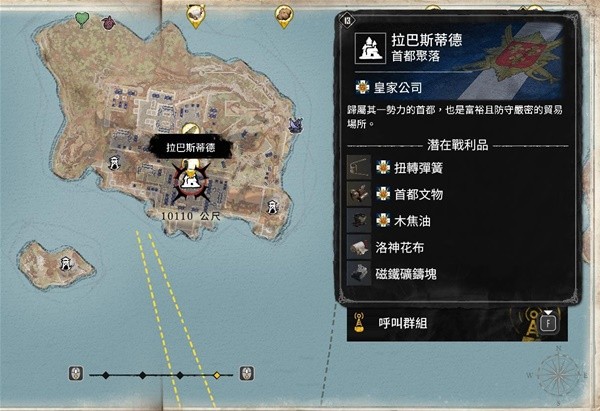Image resolution: width=600 pixels, height=411 pixels.
Task: Select the outpost marker on the small island
Action: pyautogui.click(x=66, y=264)
